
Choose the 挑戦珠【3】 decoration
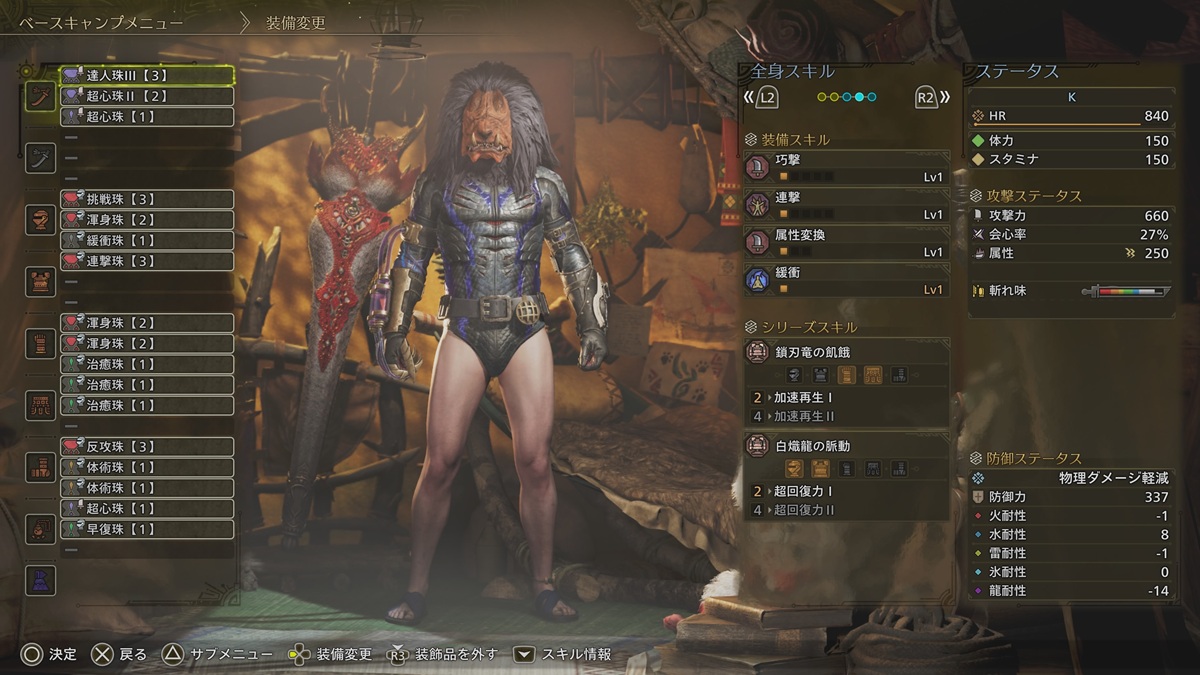[x=147, y=199]
